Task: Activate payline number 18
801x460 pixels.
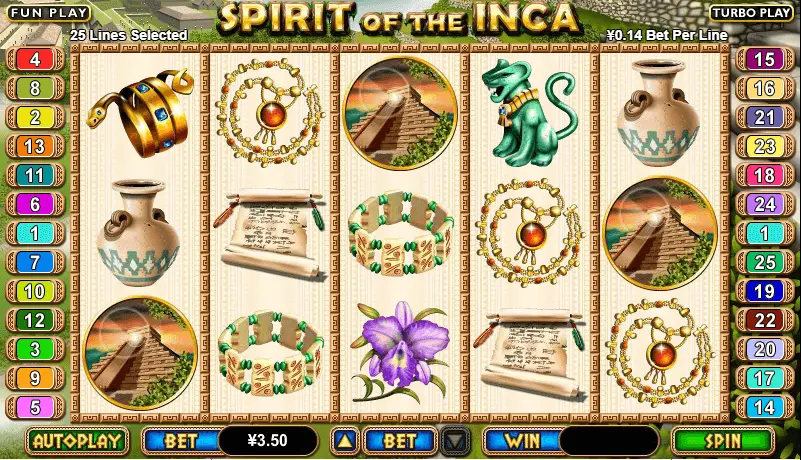Action: coord(765,176)
